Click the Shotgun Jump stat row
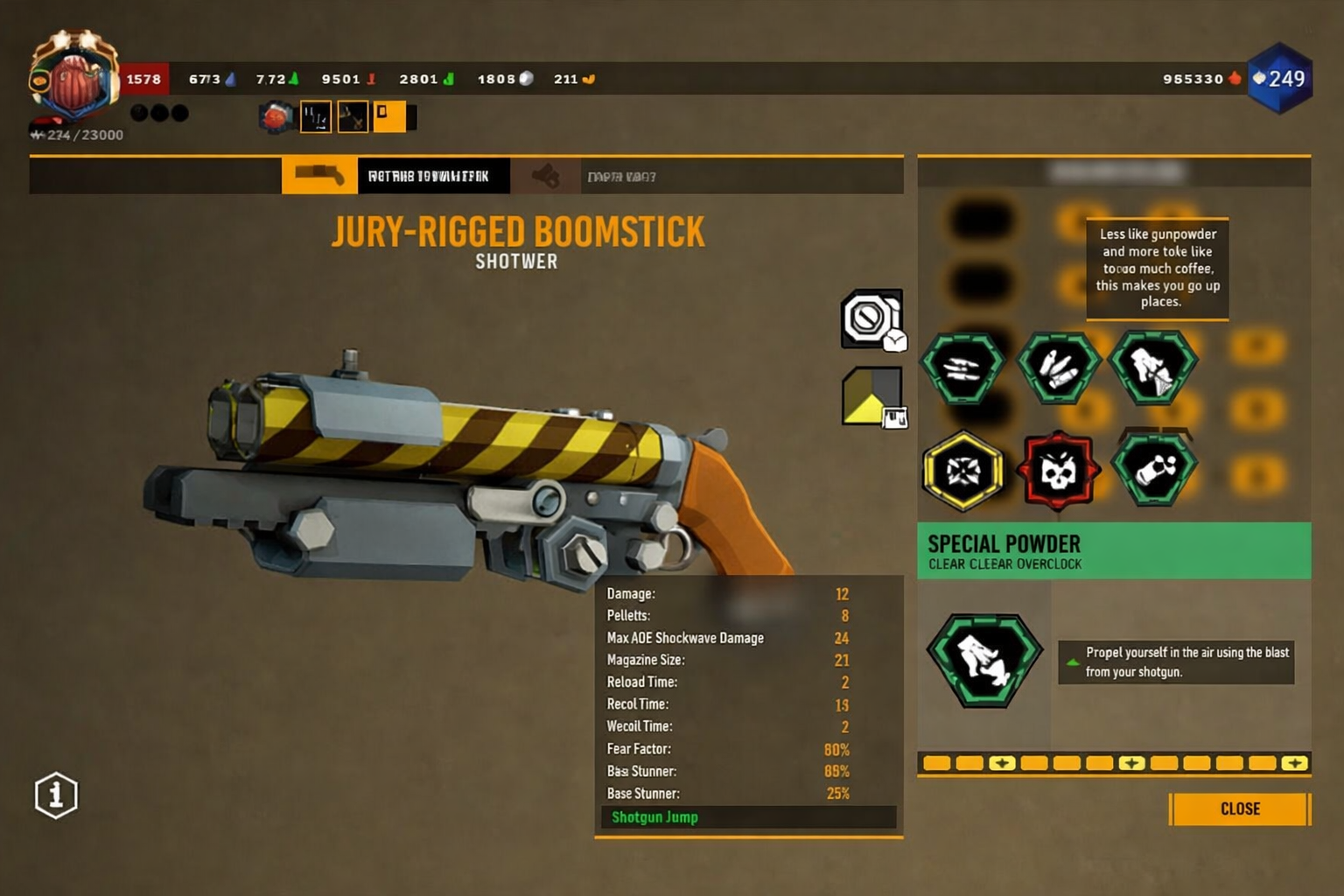The height and width of the screenshot is (896, 1344). coord(748,817)
